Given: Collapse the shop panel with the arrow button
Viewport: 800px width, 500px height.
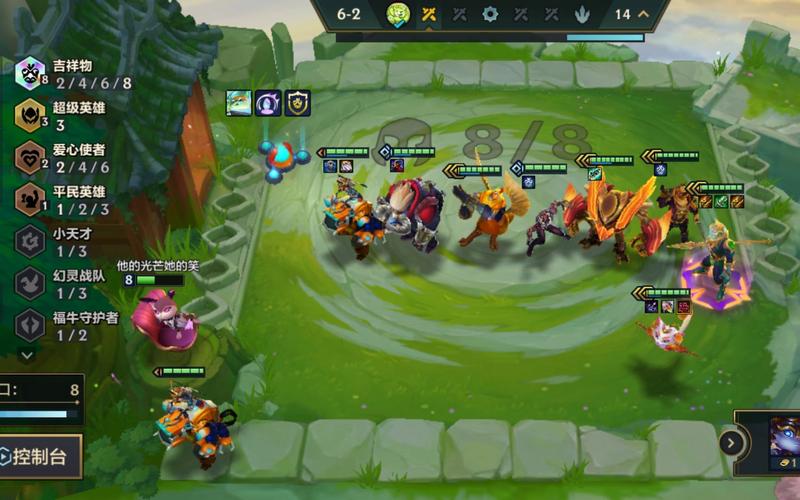Looking at the screenshot, I should point(732,442).
